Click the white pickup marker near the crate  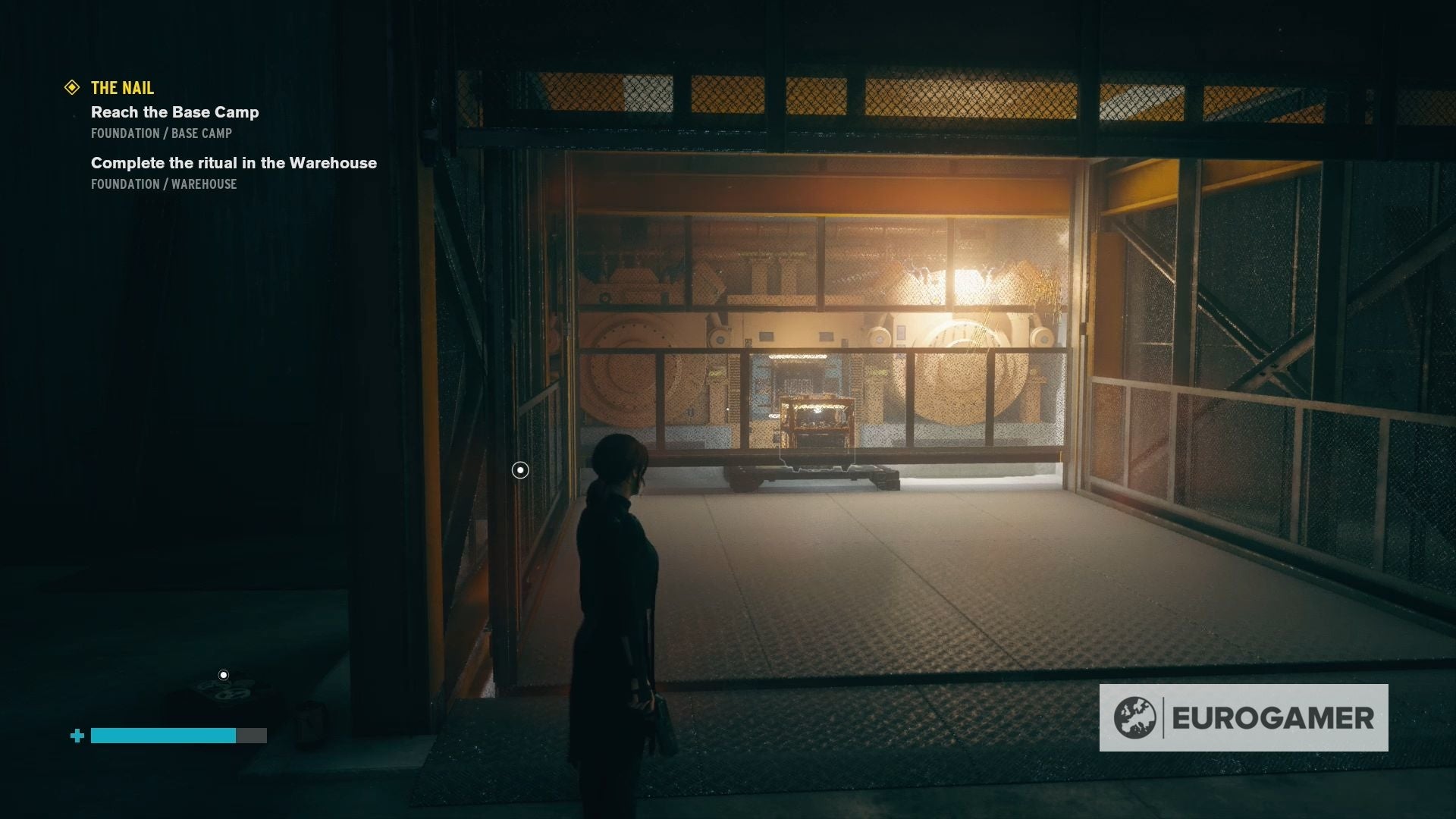(x=222, y=672)
